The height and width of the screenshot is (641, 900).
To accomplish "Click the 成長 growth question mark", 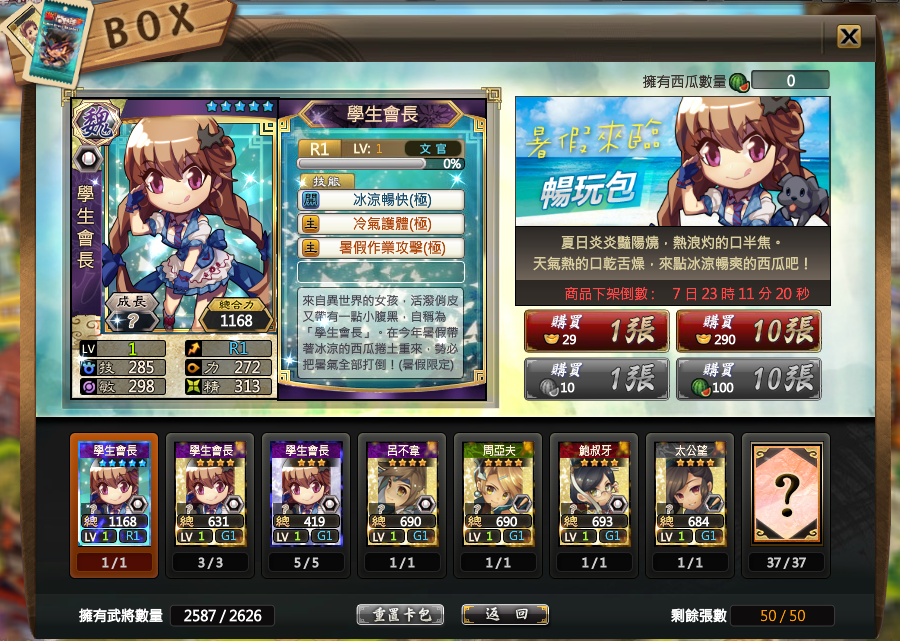I will [x=130, y=318].
